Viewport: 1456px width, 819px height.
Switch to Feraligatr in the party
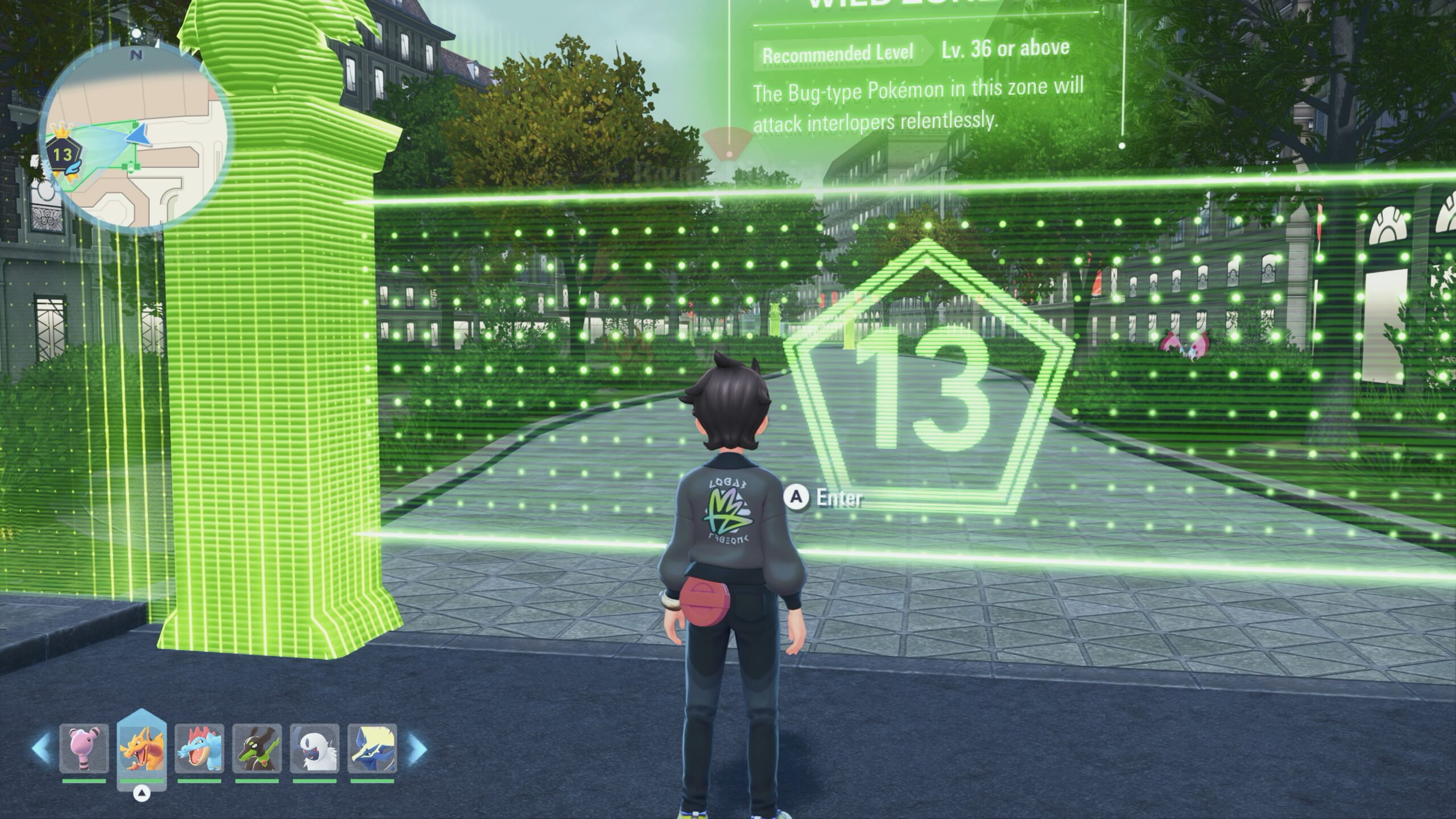[x=199, y=748]
